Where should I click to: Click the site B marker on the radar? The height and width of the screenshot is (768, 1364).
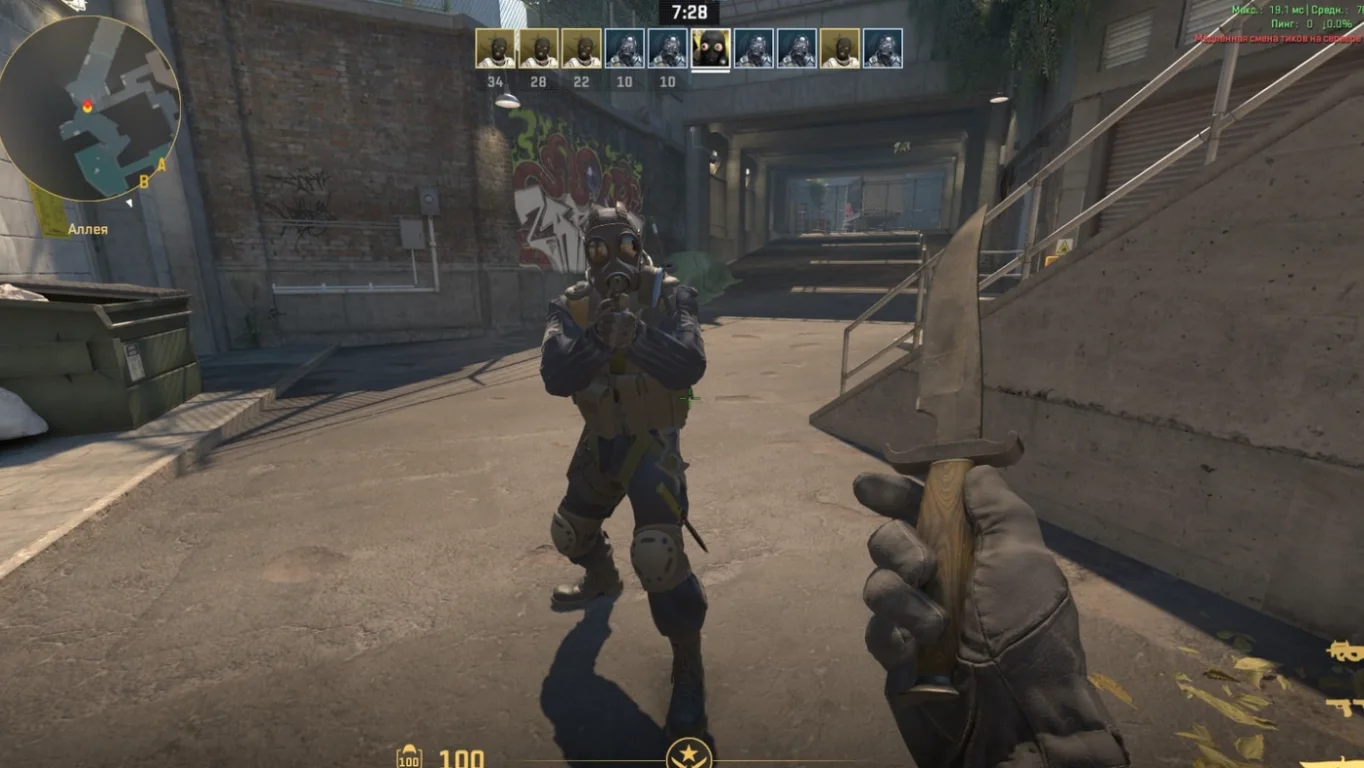tap(144, 181)
